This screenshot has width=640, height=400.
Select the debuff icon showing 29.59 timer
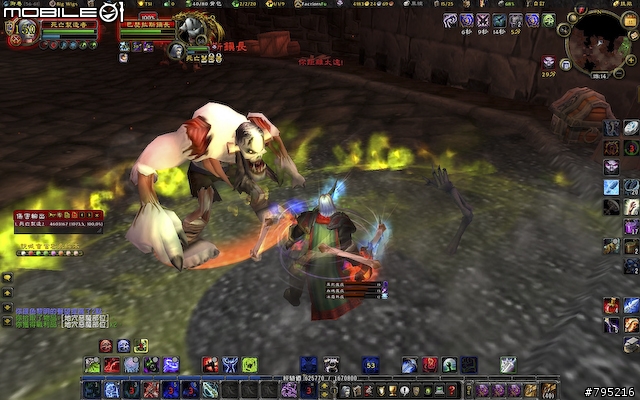[x=549, y=62]
